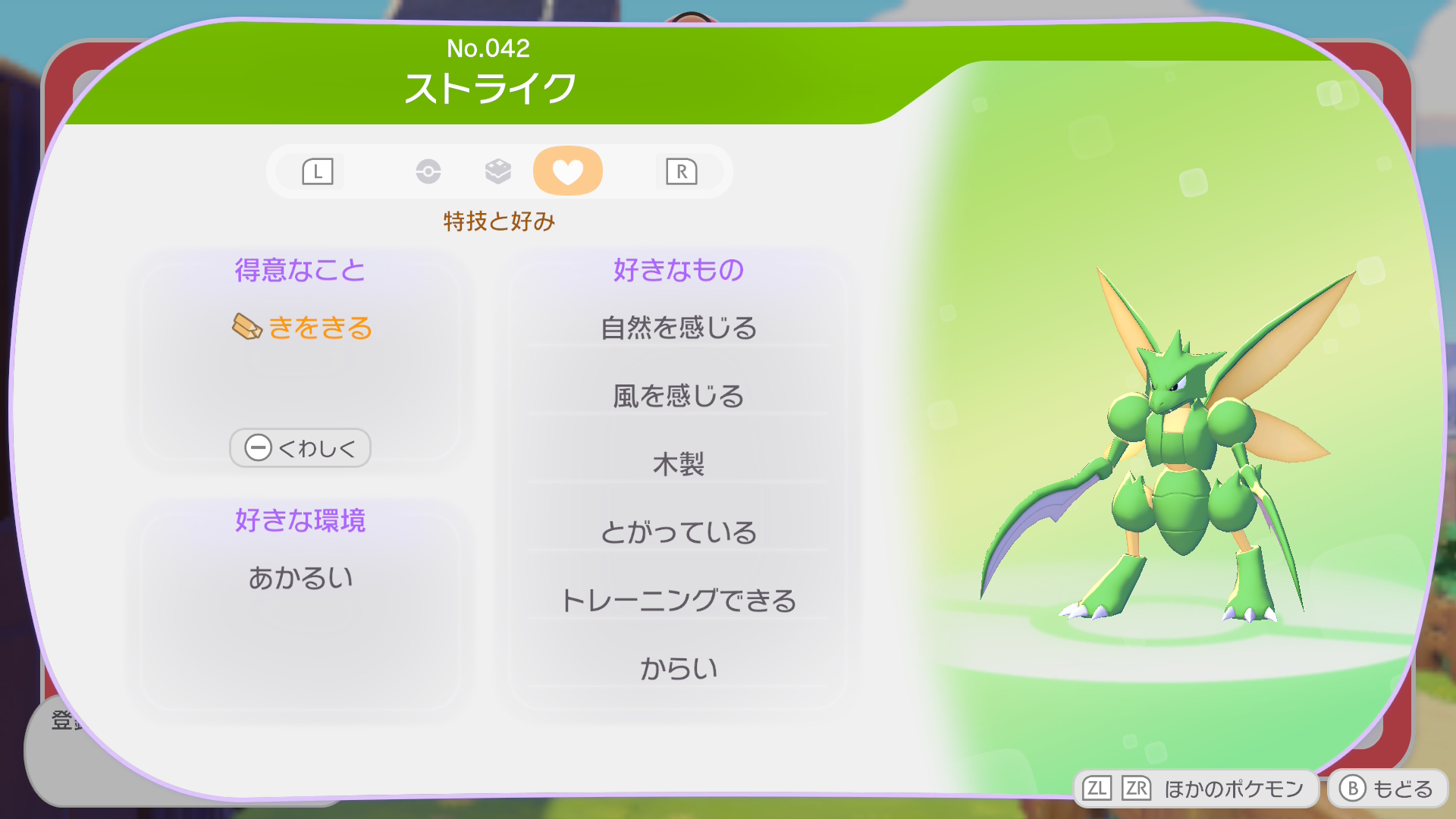1456x819 pixels.
Task: Select the heart specialties and likes tab
Action: (x=567, y=171)
